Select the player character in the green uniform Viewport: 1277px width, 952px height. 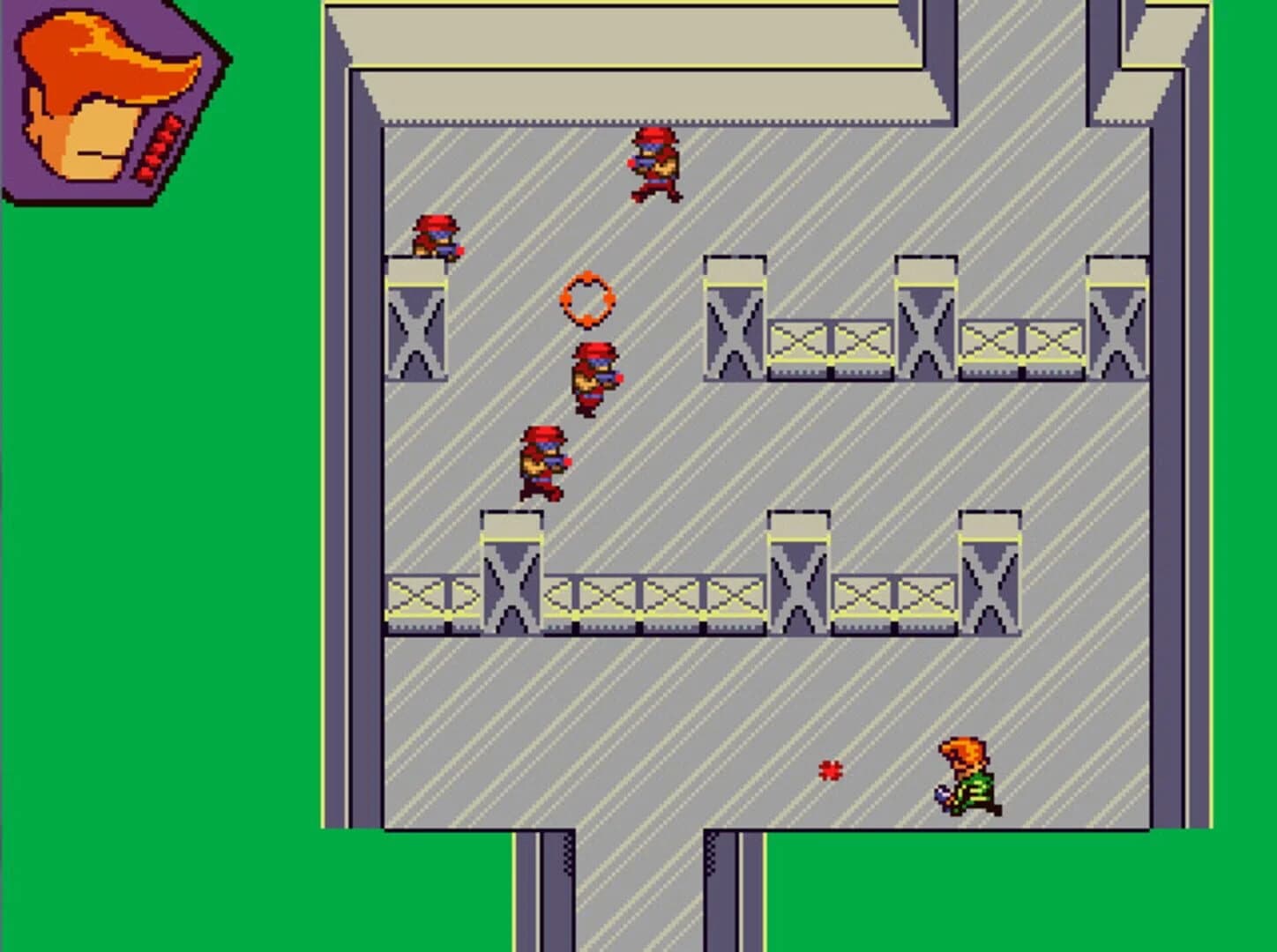[x=967, y=776]
